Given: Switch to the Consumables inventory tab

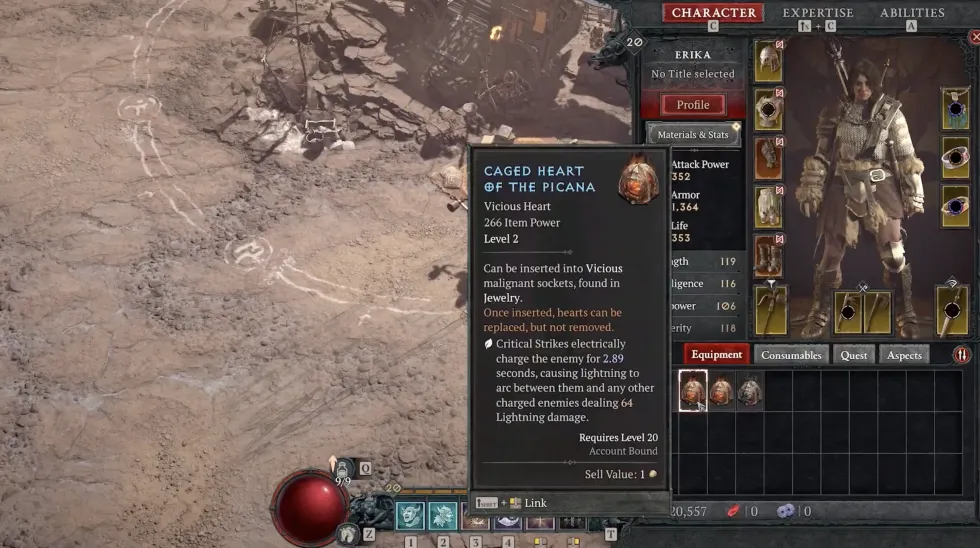Looking at the screenshot, I should click(x=791, y=355).
